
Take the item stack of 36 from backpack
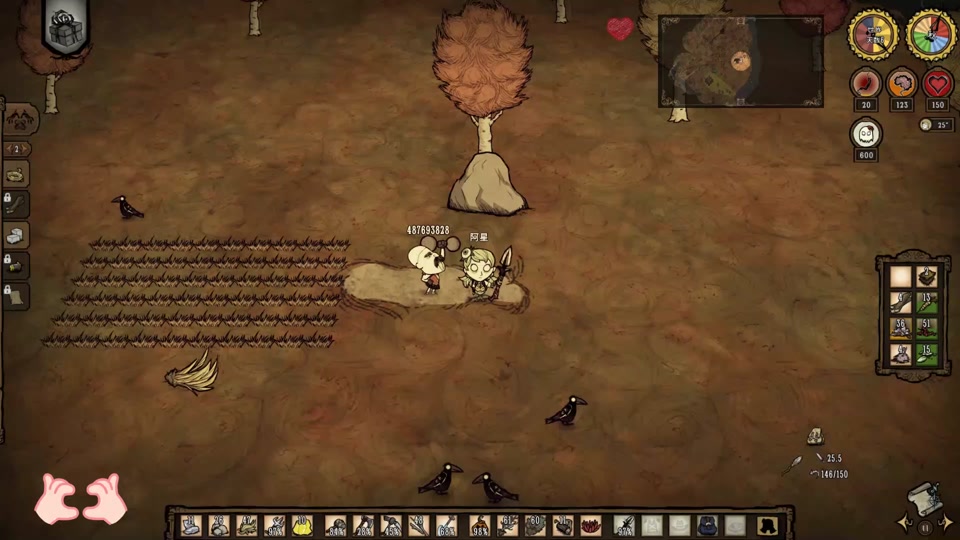pos(901,327)
